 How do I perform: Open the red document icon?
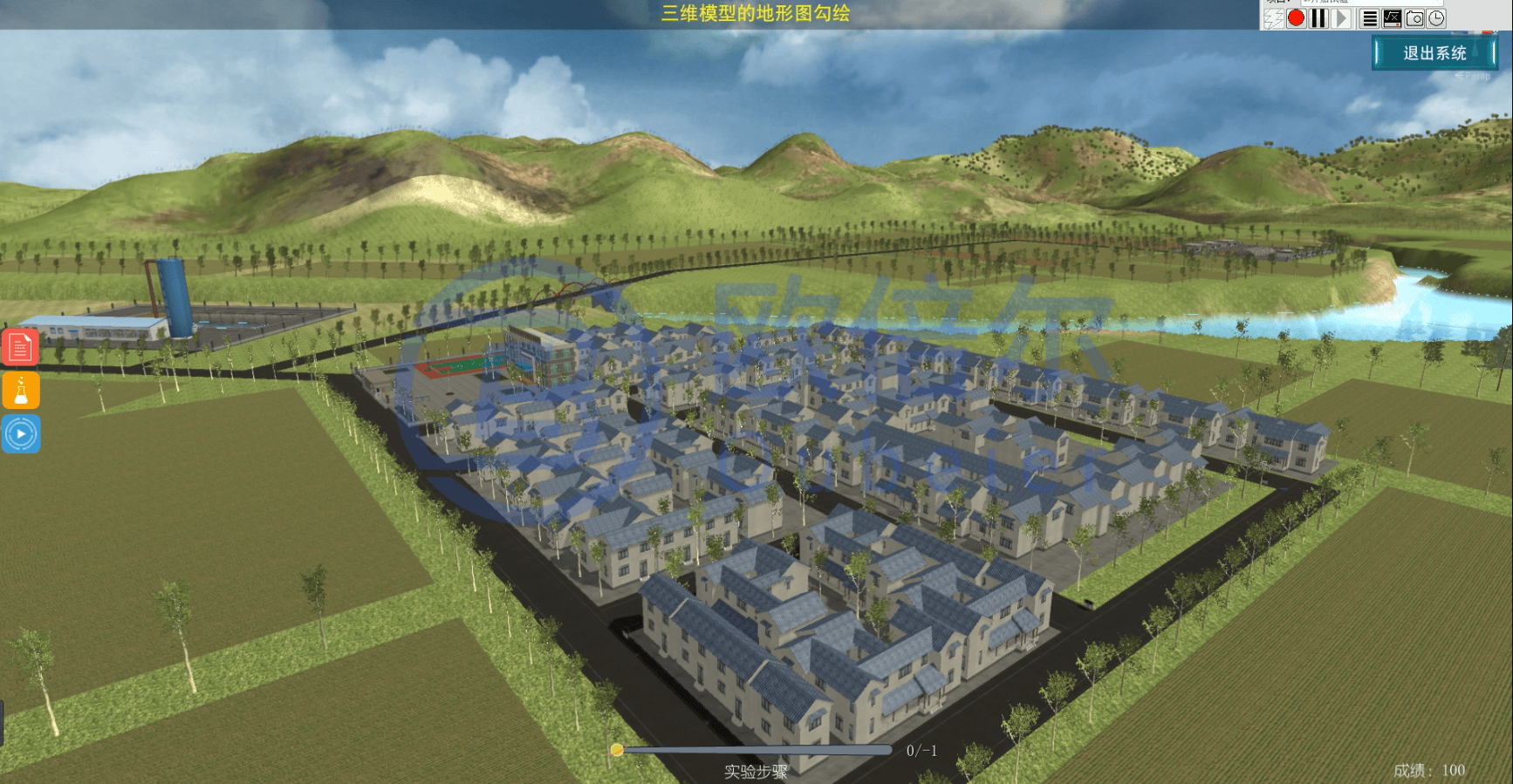pos(21,347)
